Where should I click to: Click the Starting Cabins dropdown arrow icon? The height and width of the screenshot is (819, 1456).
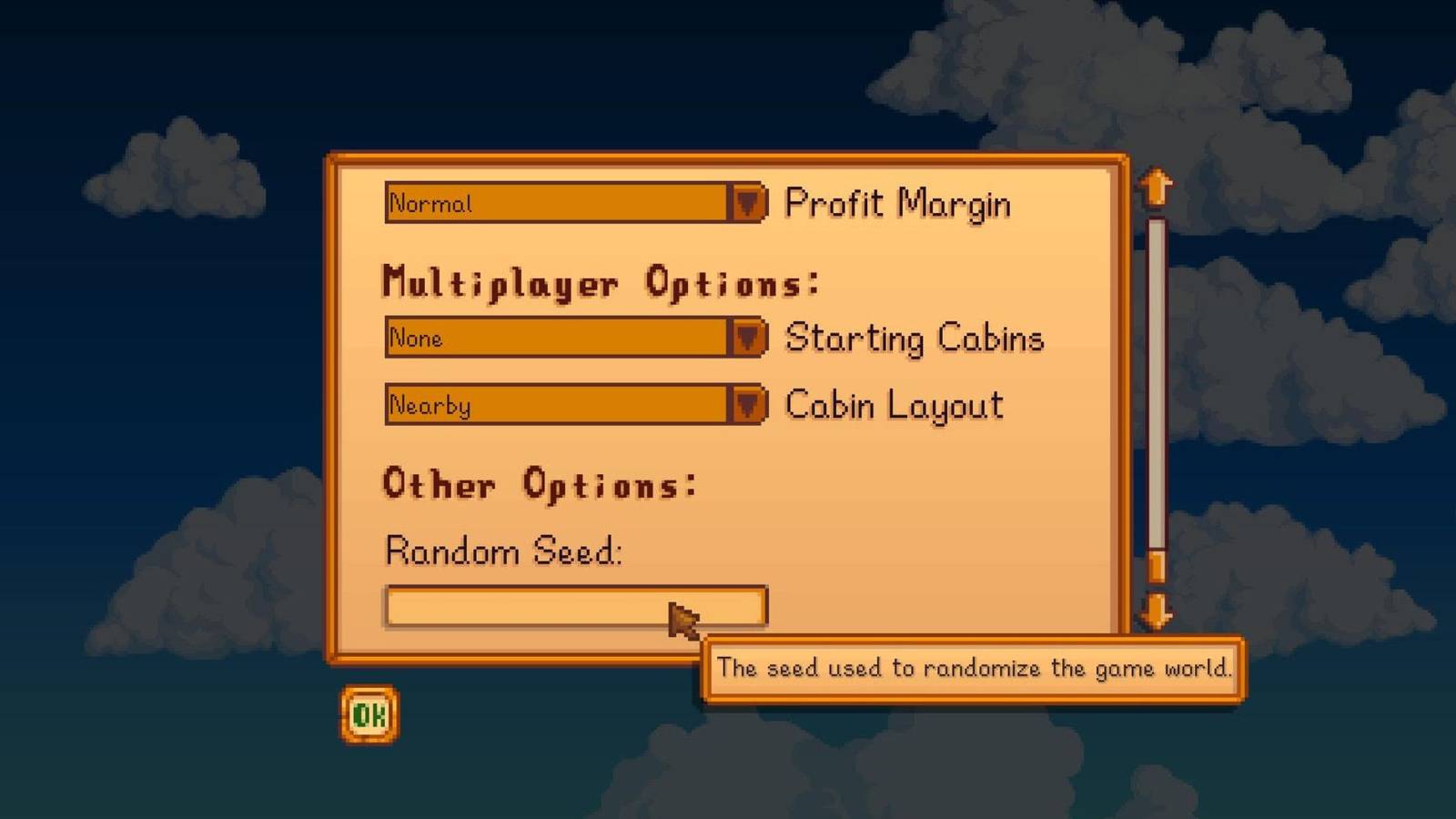coord(748,338)
